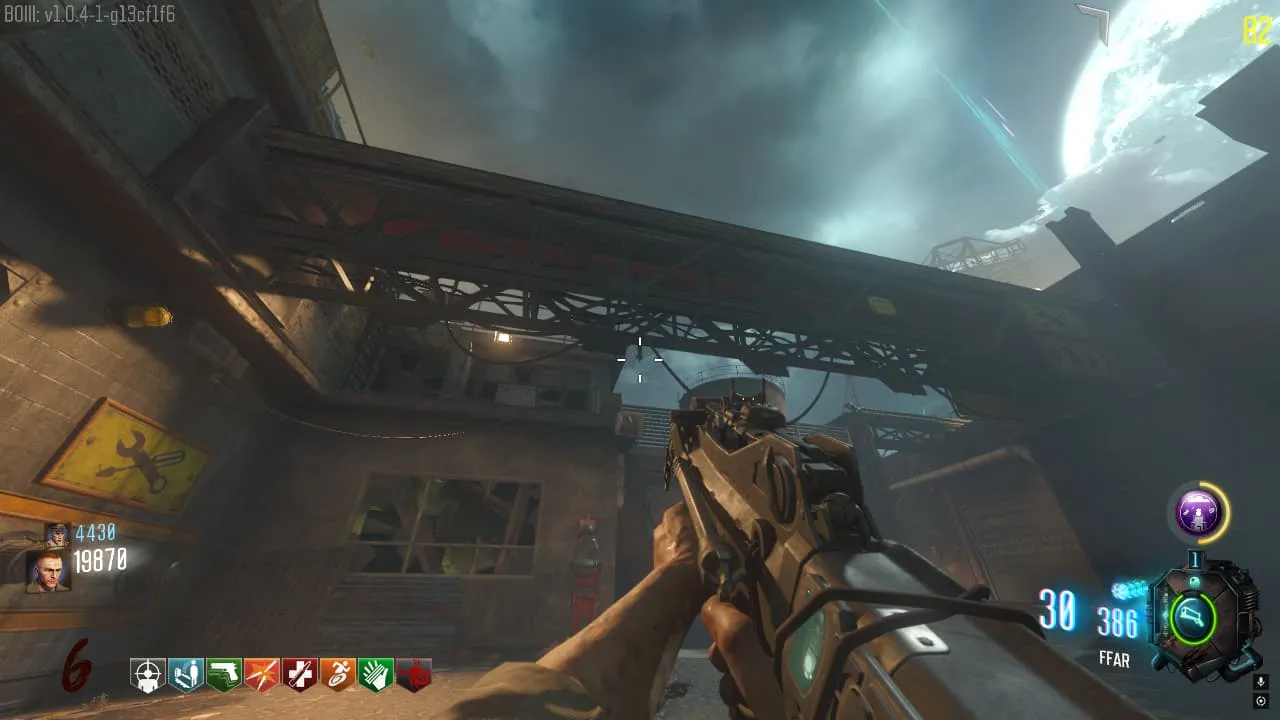Choose the green Mule Kick pistol perk

click(224, 674)
